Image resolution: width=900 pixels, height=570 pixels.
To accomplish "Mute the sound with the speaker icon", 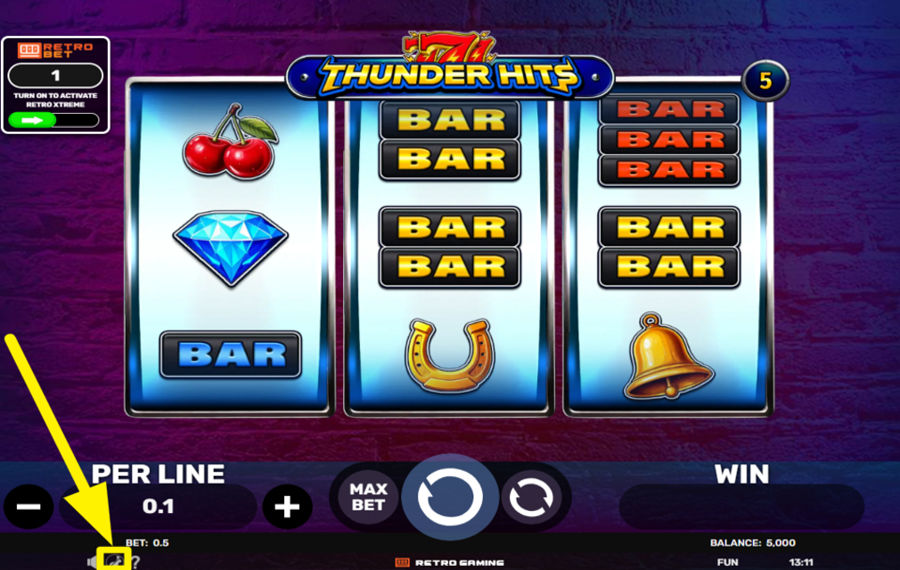I will click(92, 561).
